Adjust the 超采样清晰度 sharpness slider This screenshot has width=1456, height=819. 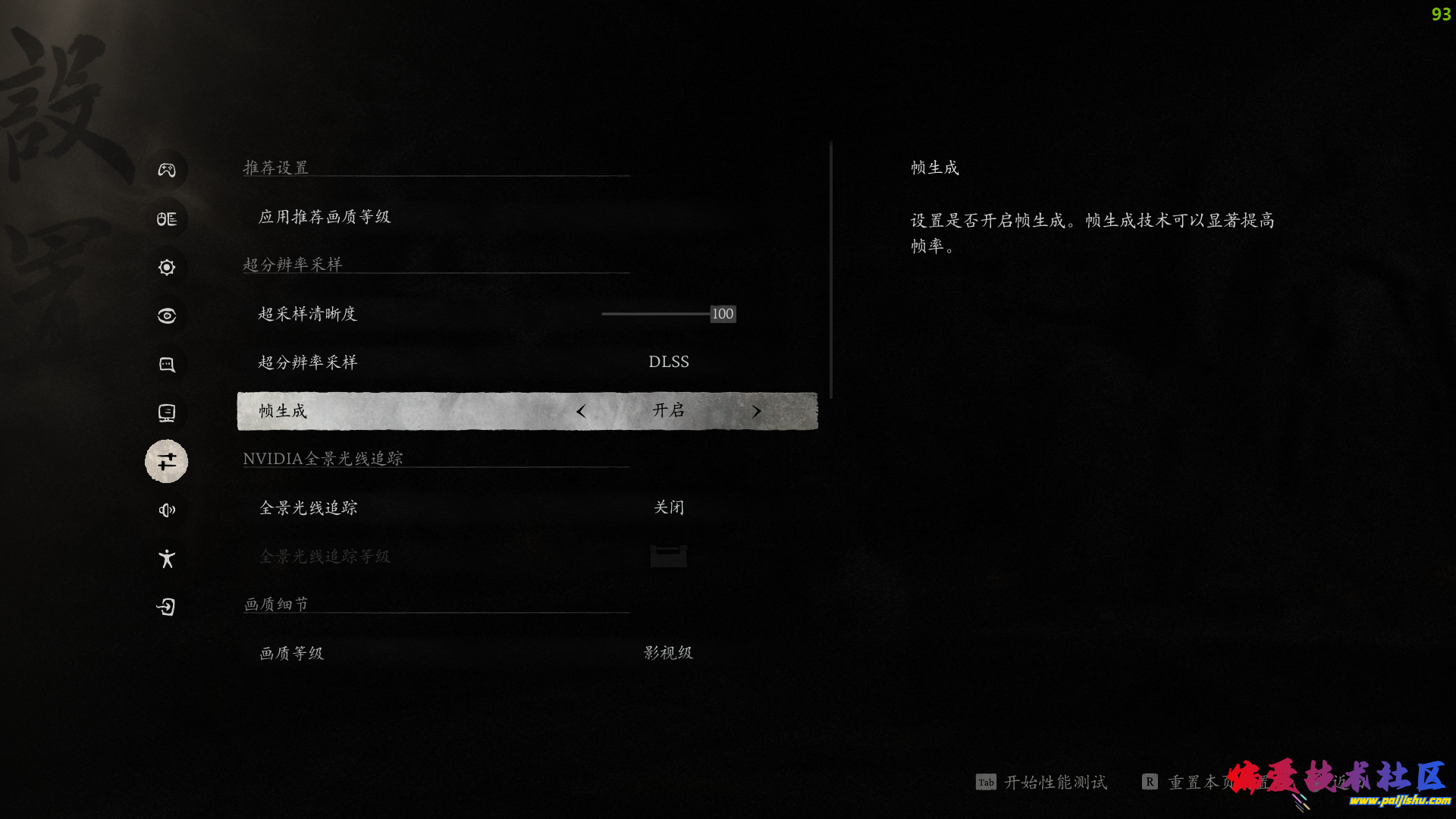pyautogui.click(x=722, y=314)
